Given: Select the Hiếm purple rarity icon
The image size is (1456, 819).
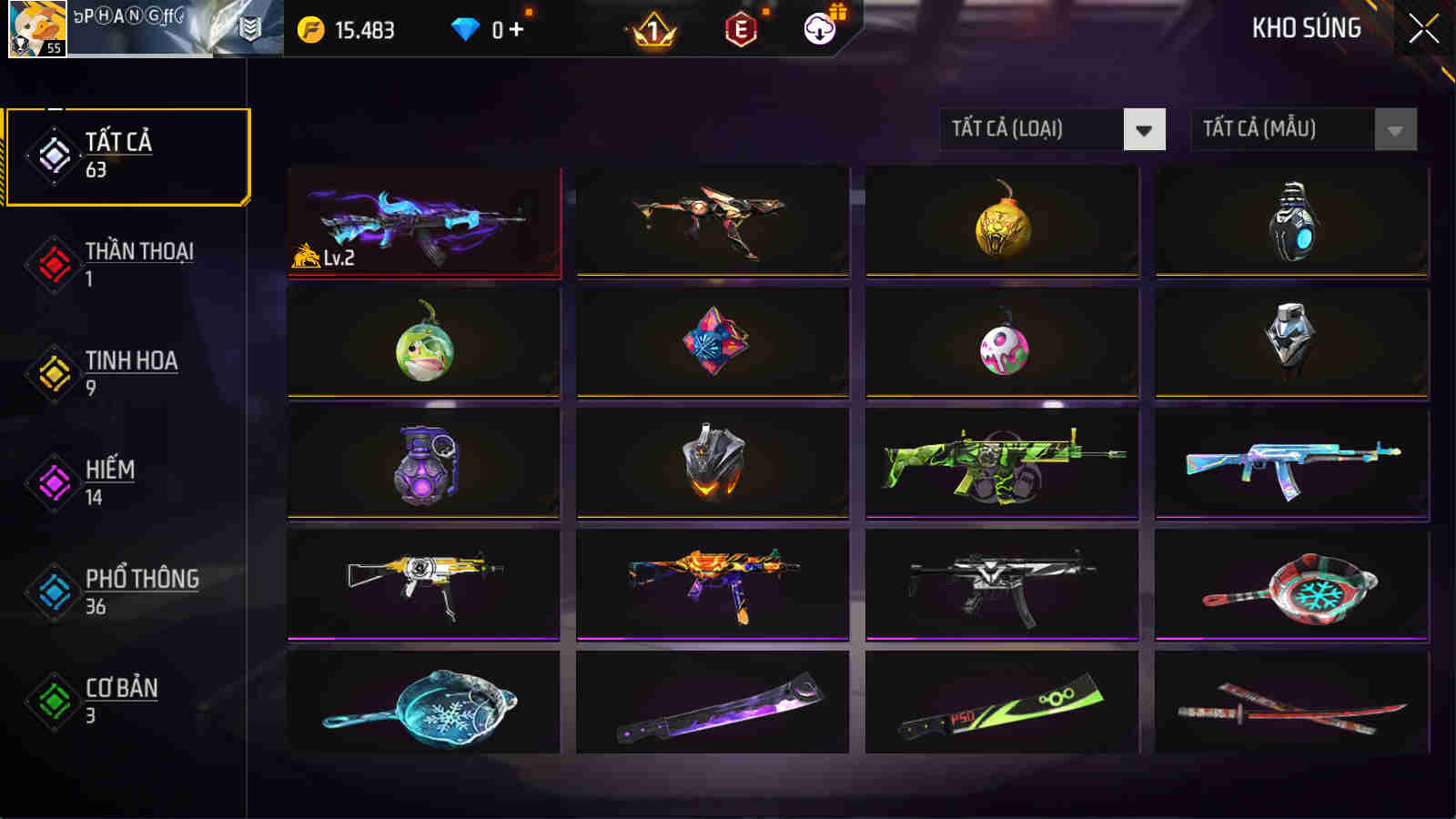Looking at the screenshot, I should [53, 482].
